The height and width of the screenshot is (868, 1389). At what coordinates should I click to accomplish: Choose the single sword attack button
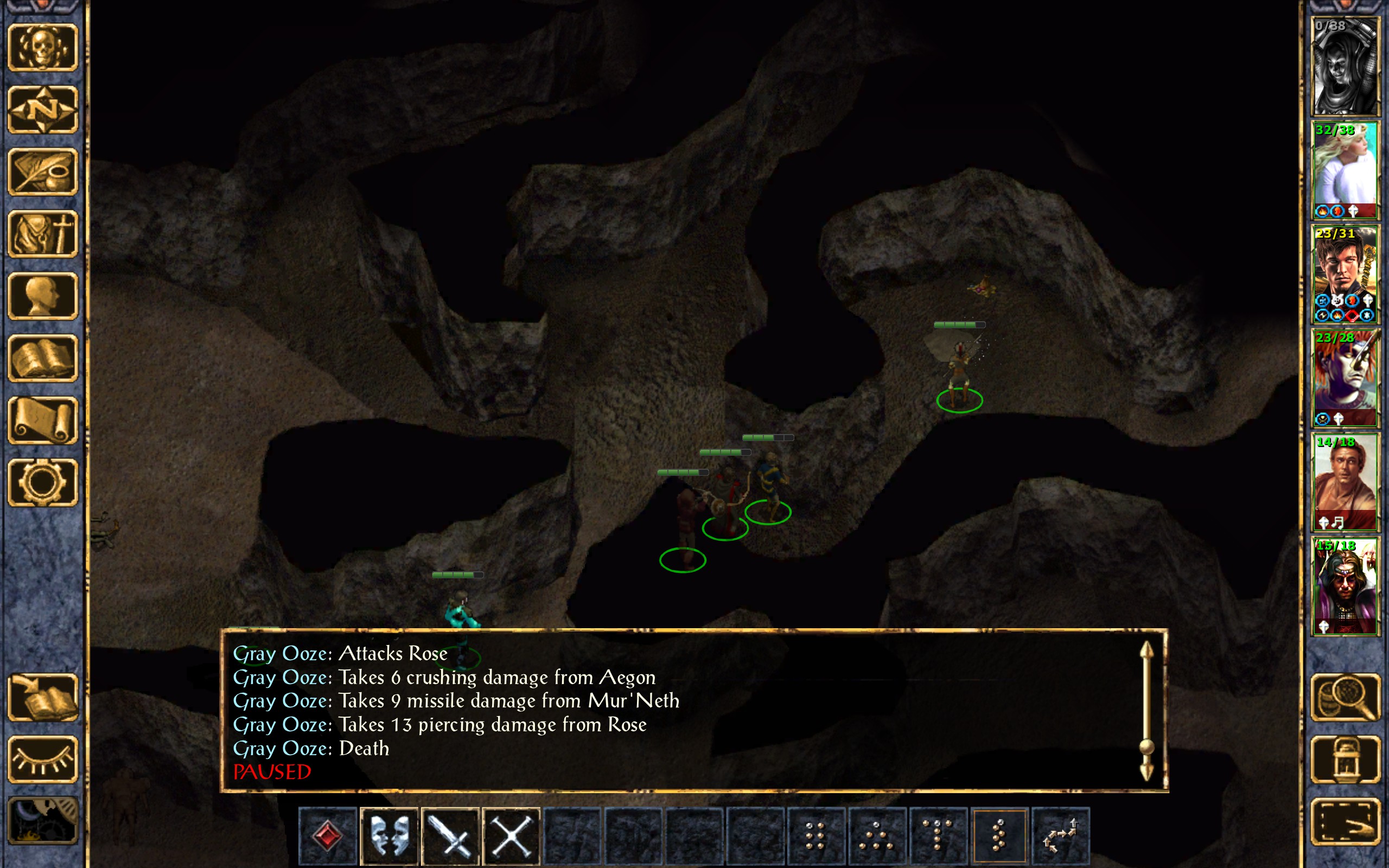click(450, 836)
